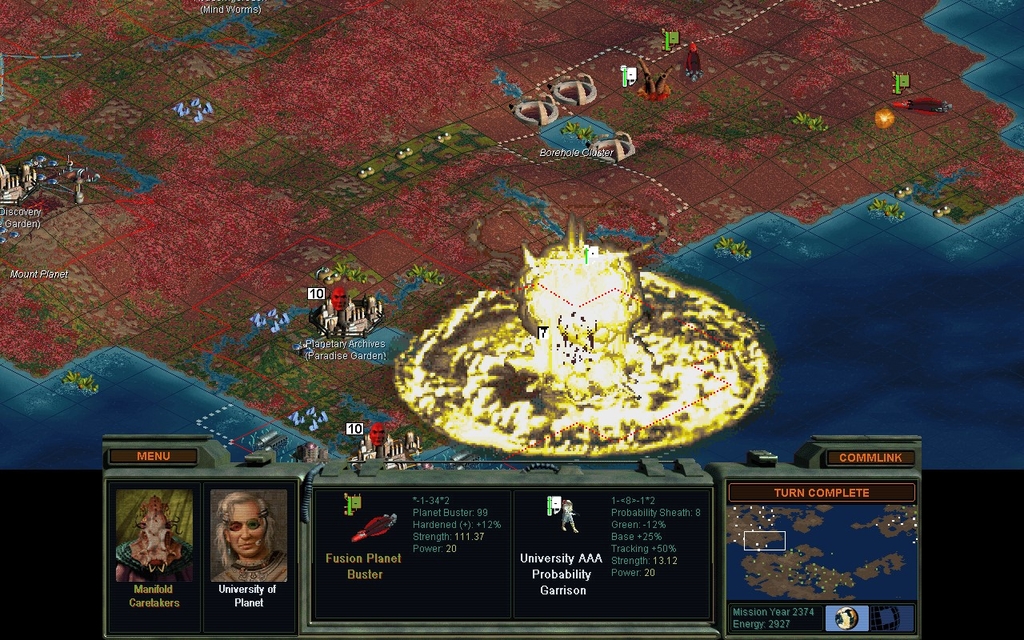Click the world minimap
Screen dimensions: 1024x640
coord(820,550)
